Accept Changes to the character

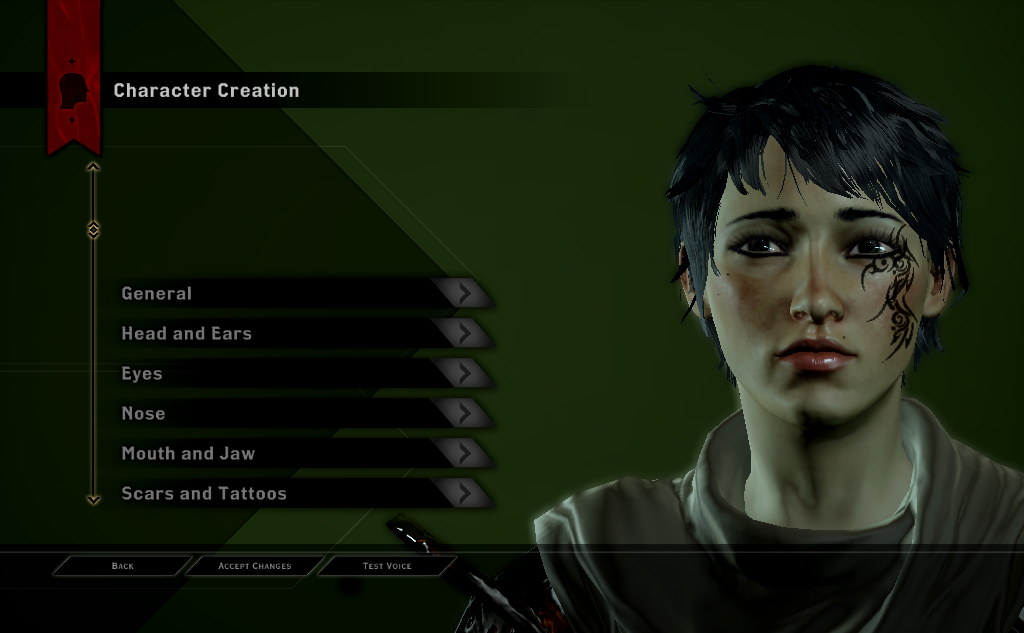(x=255, y=566)
